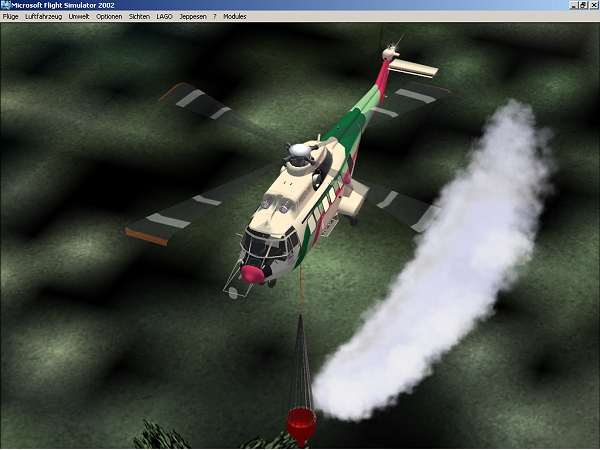
Task: Open the Umwelt menu
Action: [79, 17]
